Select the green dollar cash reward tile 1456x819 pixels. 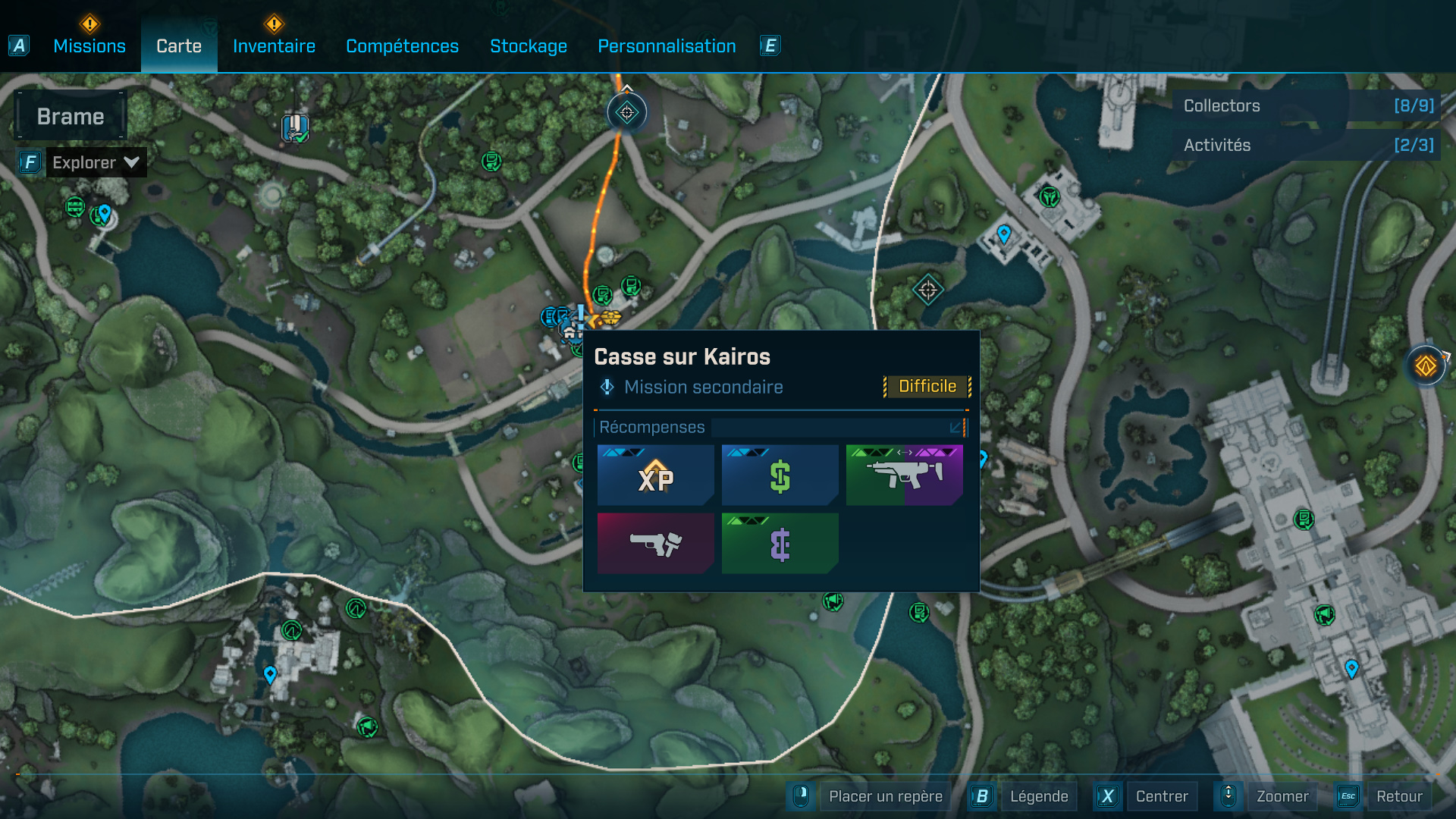pos(780,475)
